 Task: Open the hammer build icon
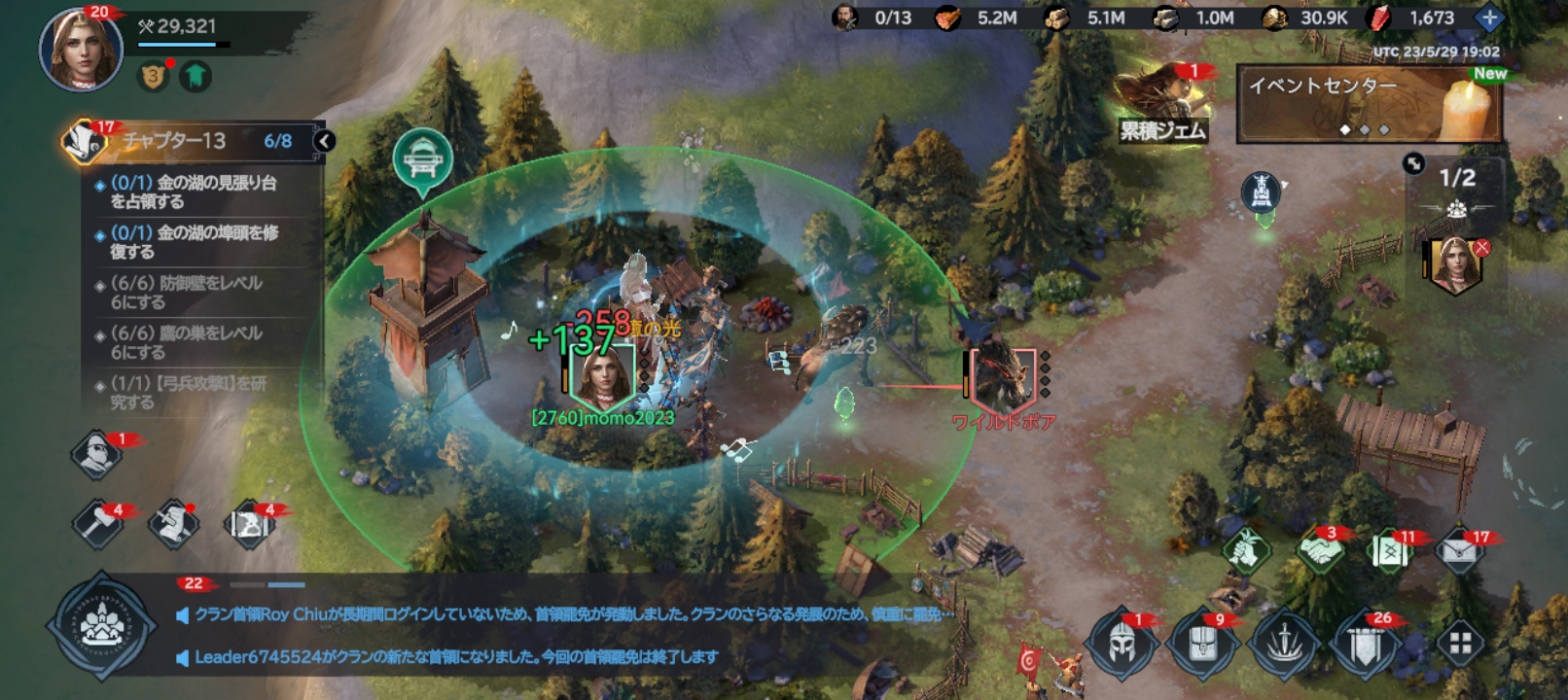pyautogui.click(x=98, y=523)
